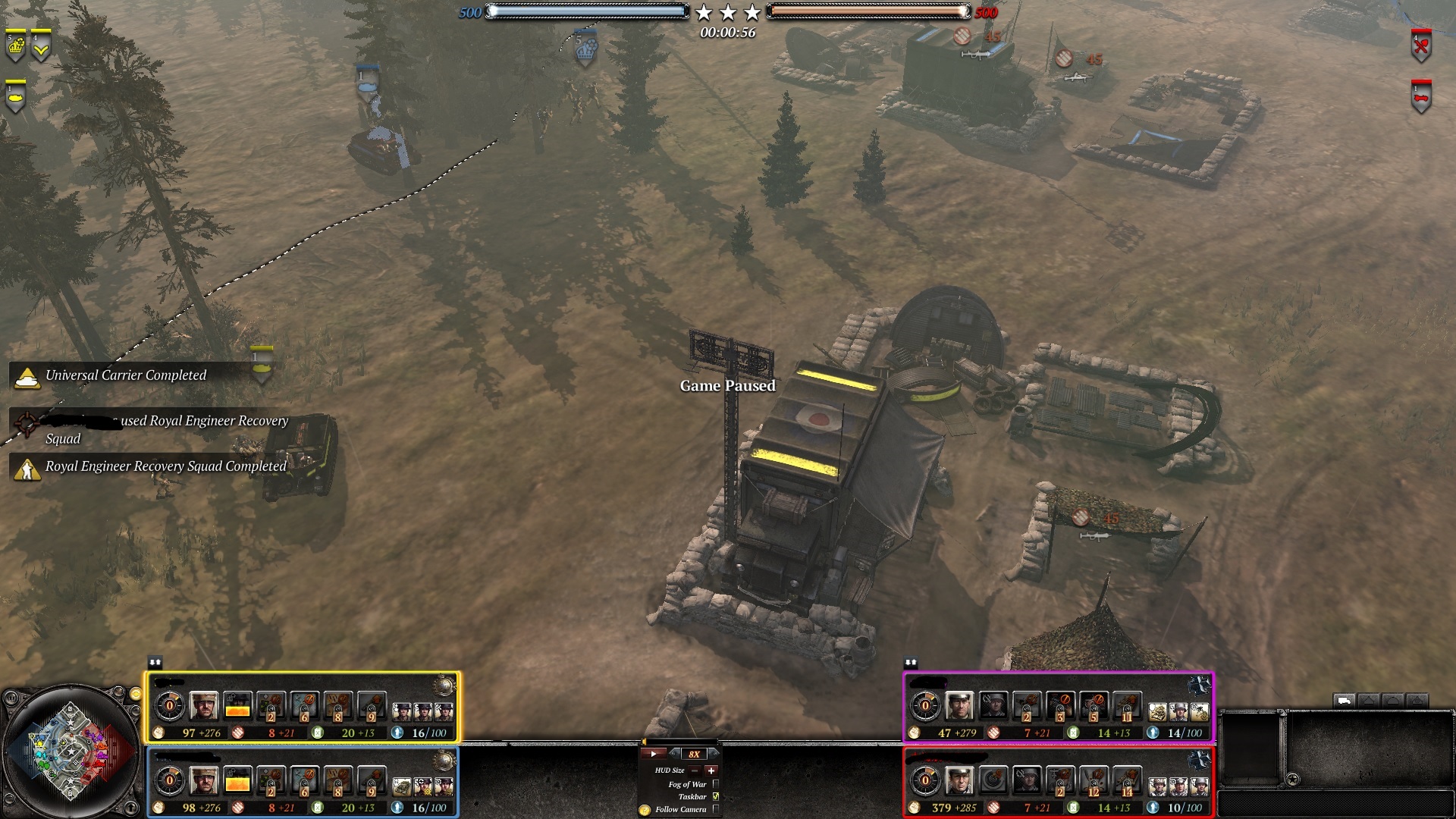Click the Universal Carrier Completed notification
The height and width of the screenshot is (819, 1456).
[126, 375]
